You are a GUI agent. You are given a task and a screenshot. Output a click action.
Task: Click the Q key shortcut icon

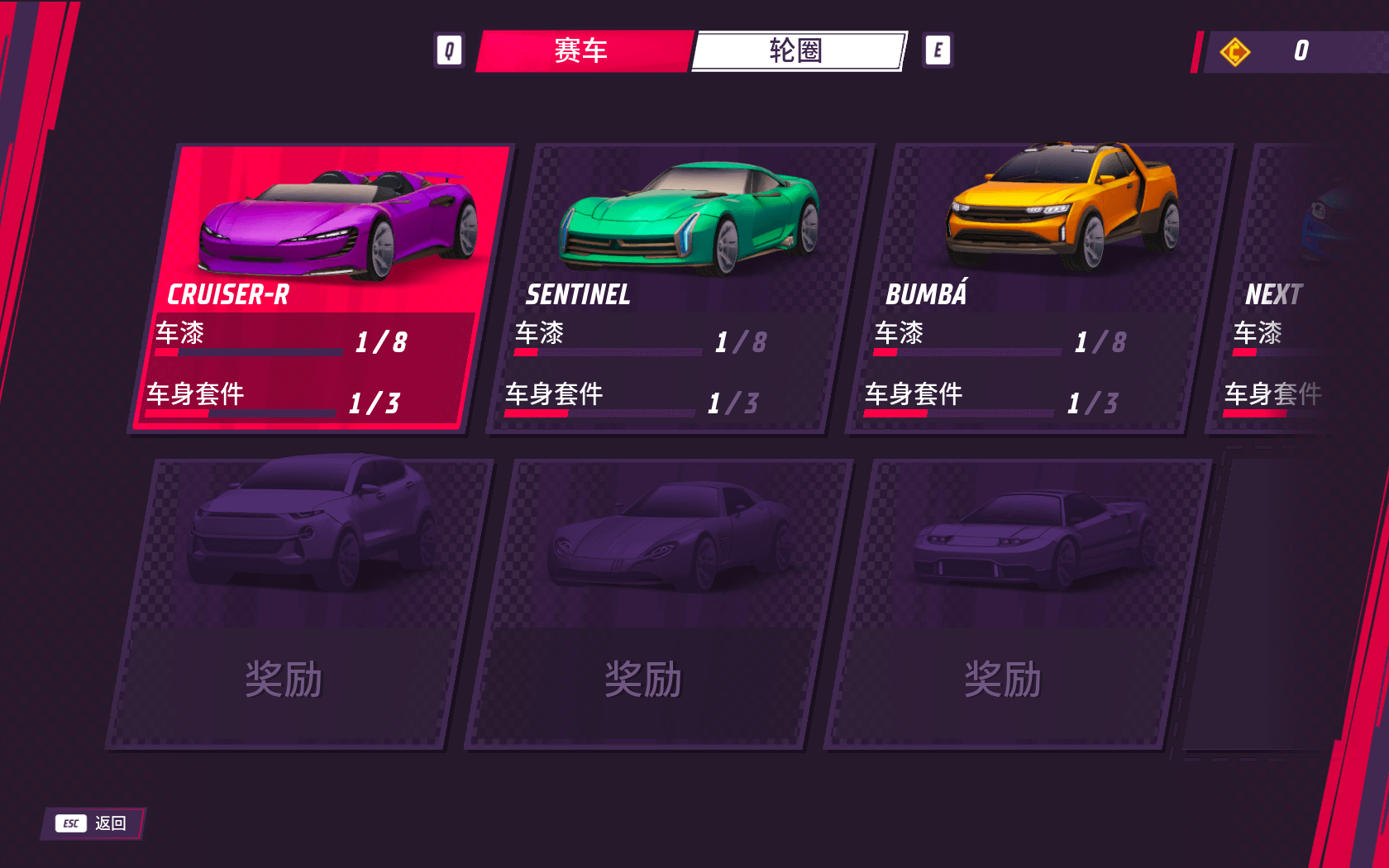click(x=451, y=50)
